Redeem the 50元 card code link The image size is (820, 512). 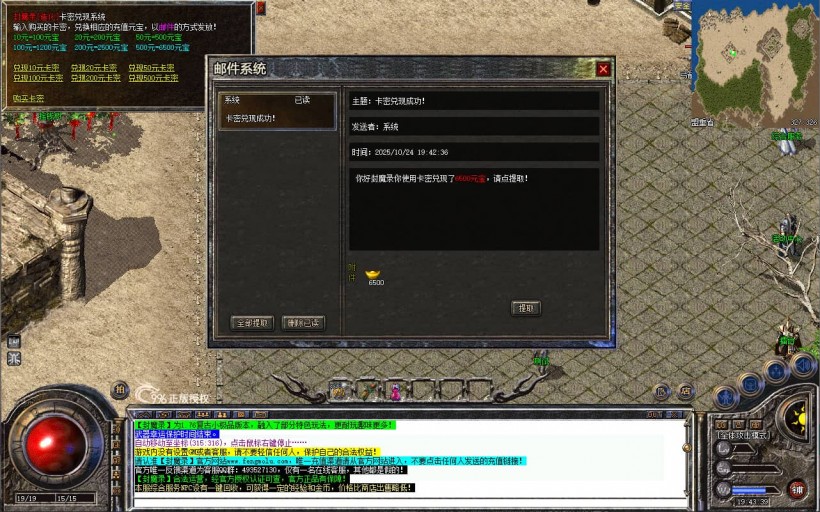coord(153,67)
